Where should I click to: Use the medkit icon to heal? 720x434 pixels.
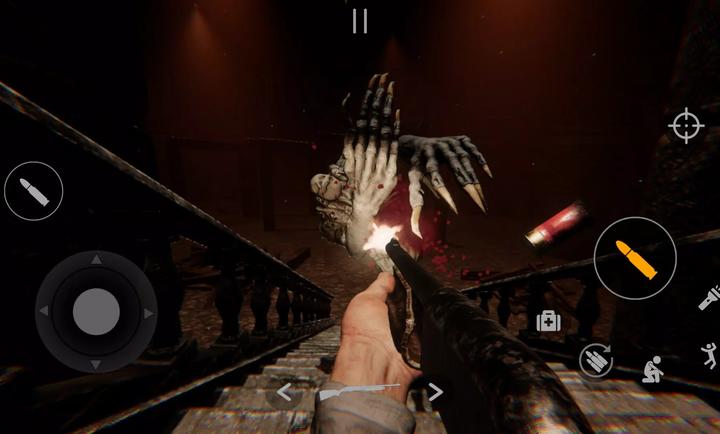pos(547,321)
